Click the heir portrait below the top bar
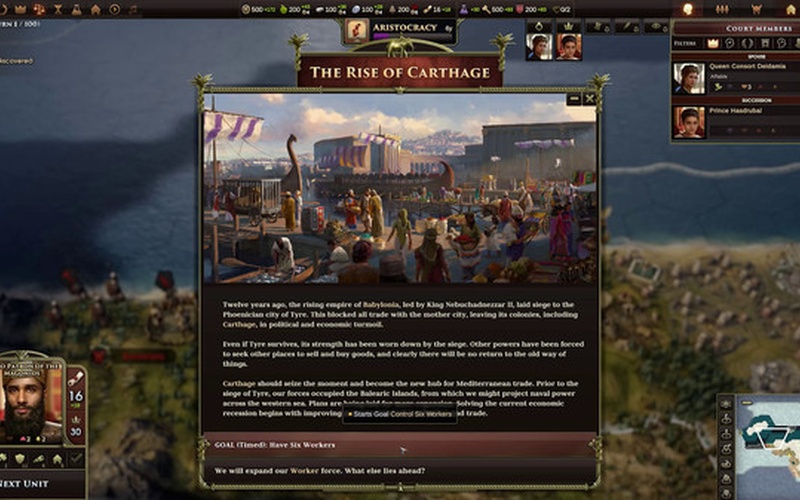The image size is (800, 500). pos(567,47)
